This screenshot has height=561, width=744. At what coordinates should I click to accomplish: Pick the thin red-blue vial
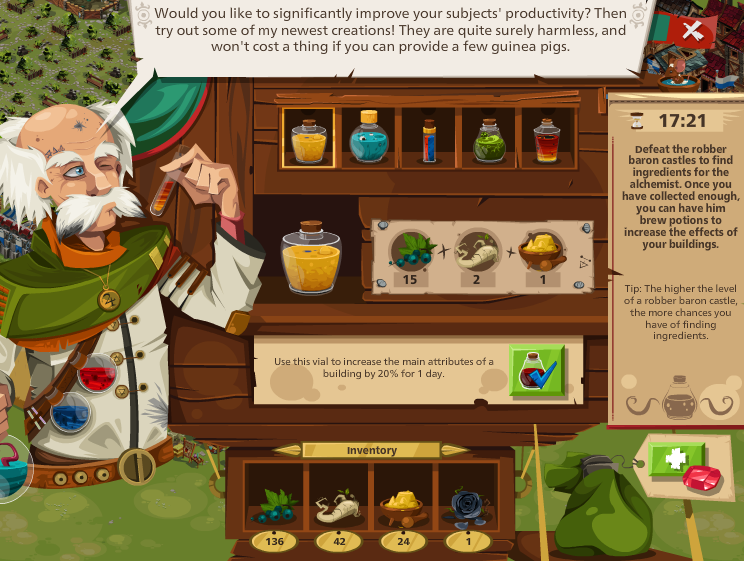tap(429, 138)
